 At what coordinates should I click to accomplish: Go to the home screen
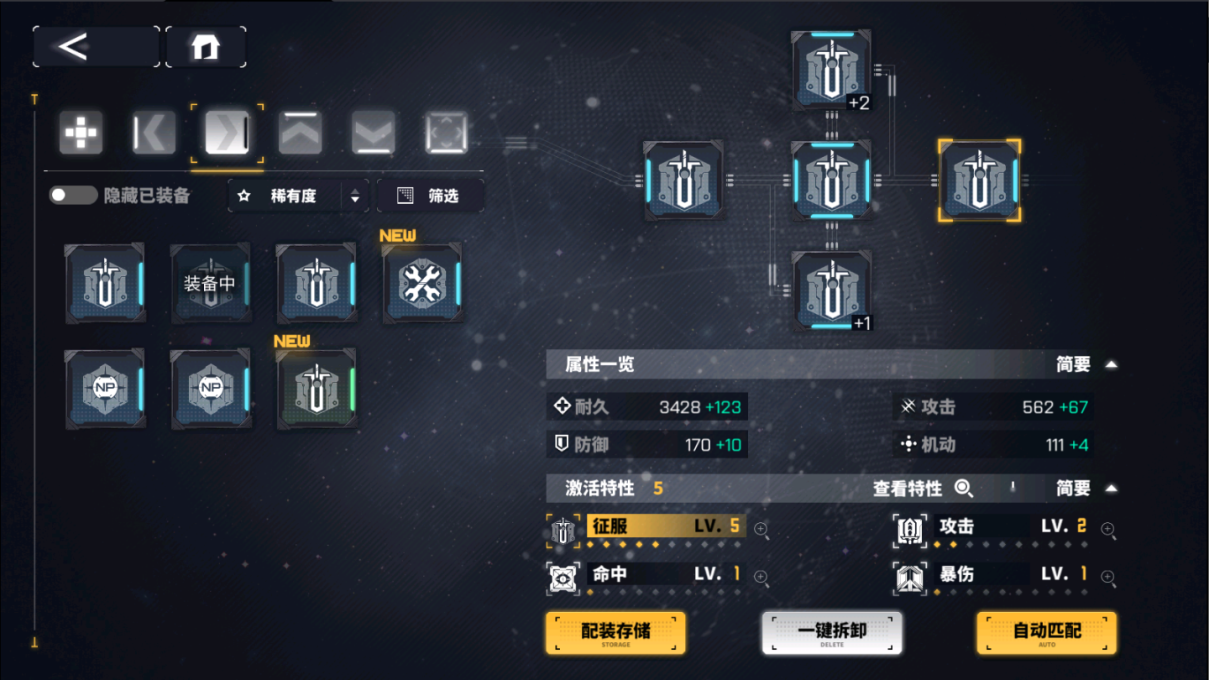pyautogui.click(x=205, y=47)
